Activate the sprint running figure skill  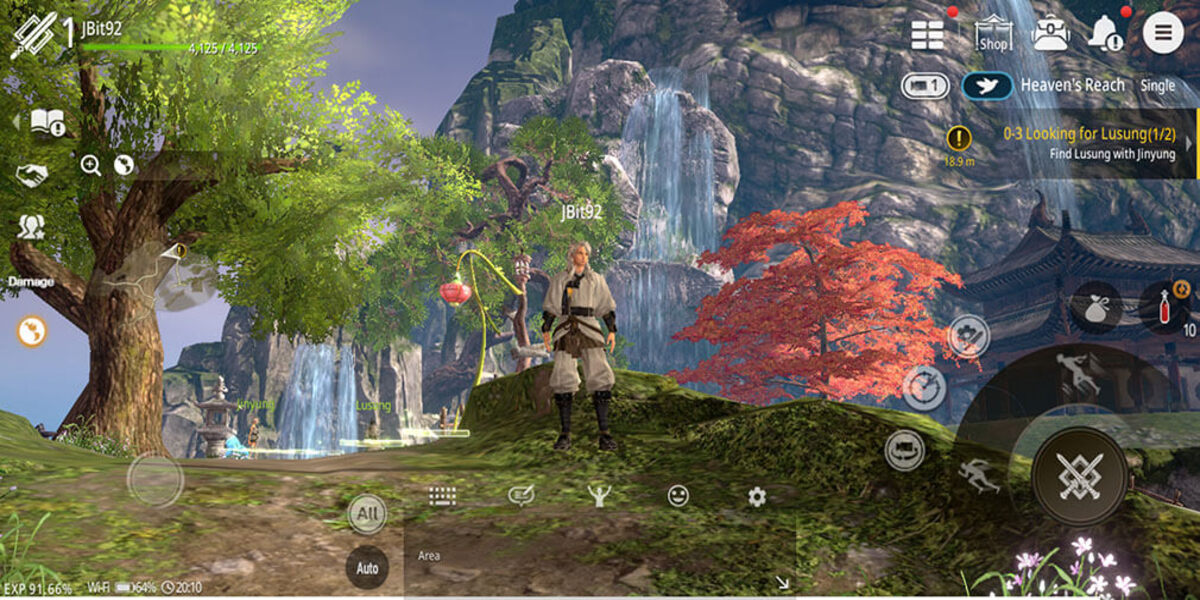979,476
